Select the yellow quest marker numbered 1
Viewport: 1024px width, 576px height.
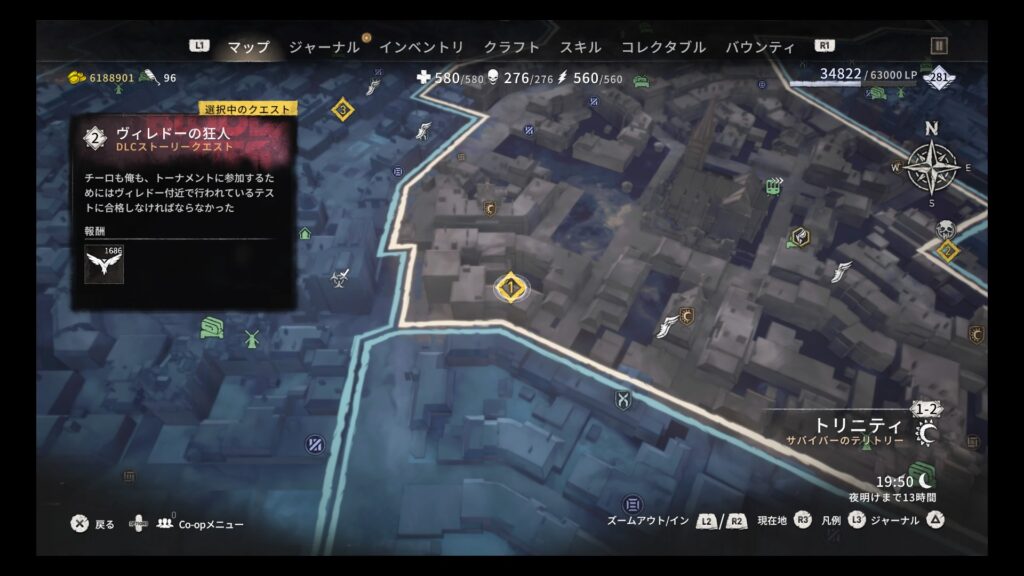point(511,288)
